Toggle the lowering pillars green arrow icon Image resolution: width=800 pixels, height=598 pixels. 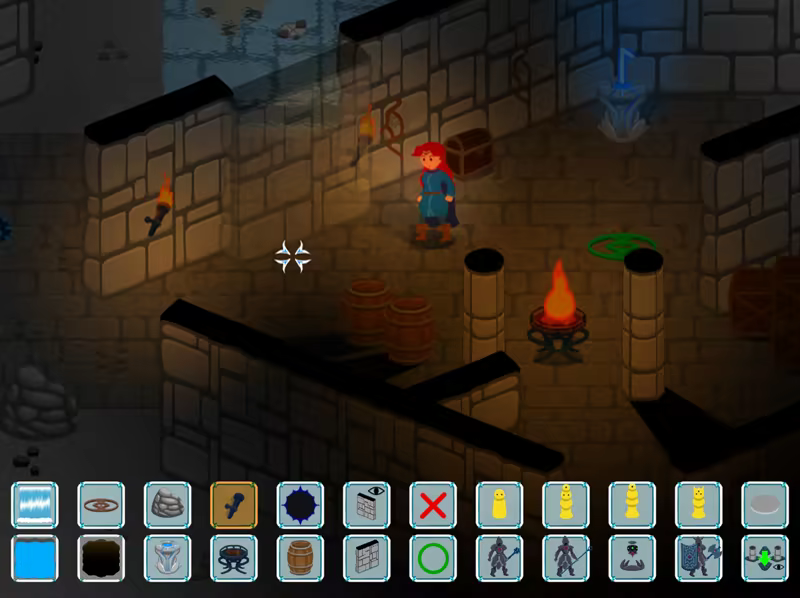(764, 558)
